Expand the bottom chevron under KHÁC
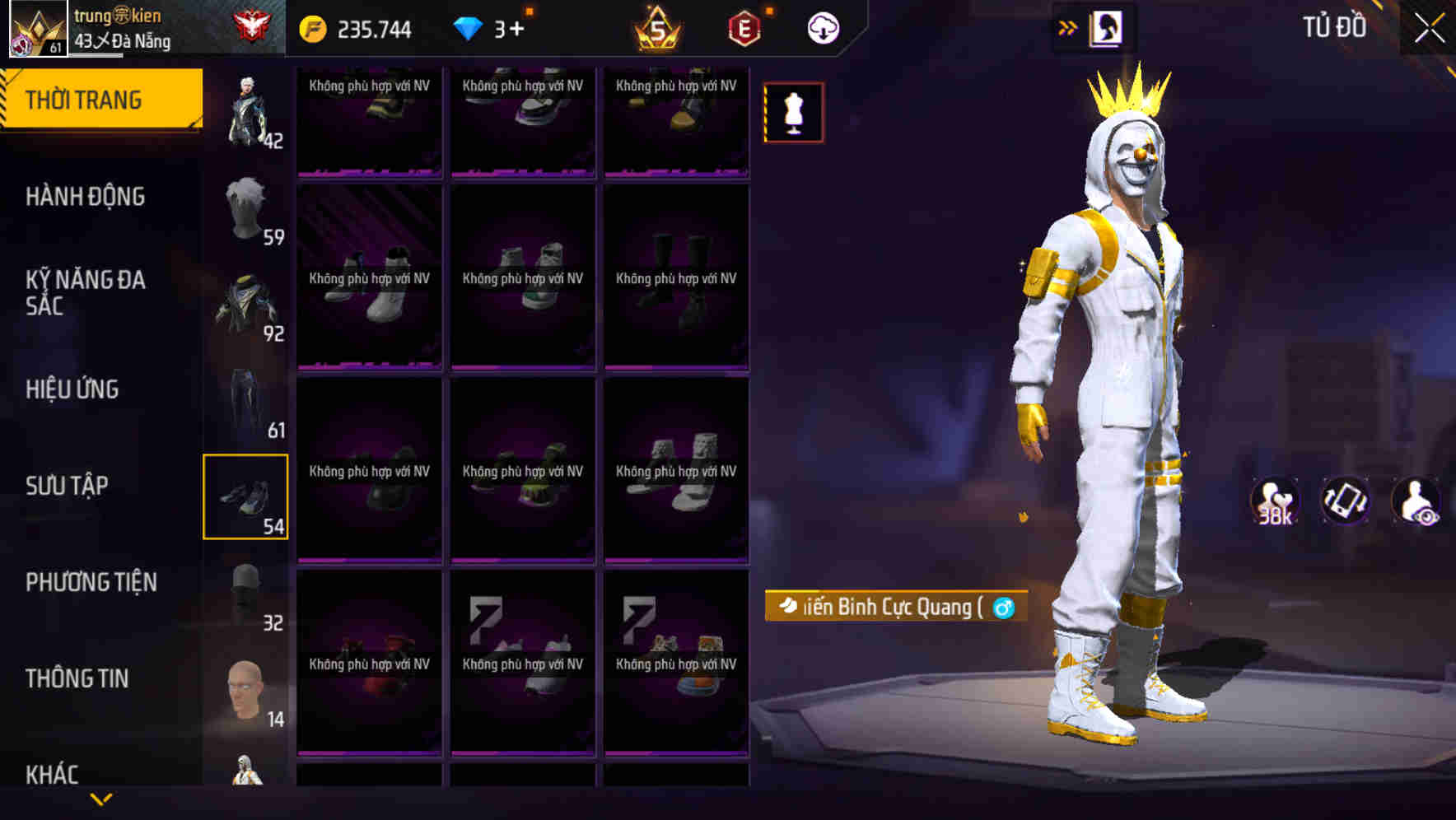The height and width of the screenshot is (820, 1456). tap(100, 800)
